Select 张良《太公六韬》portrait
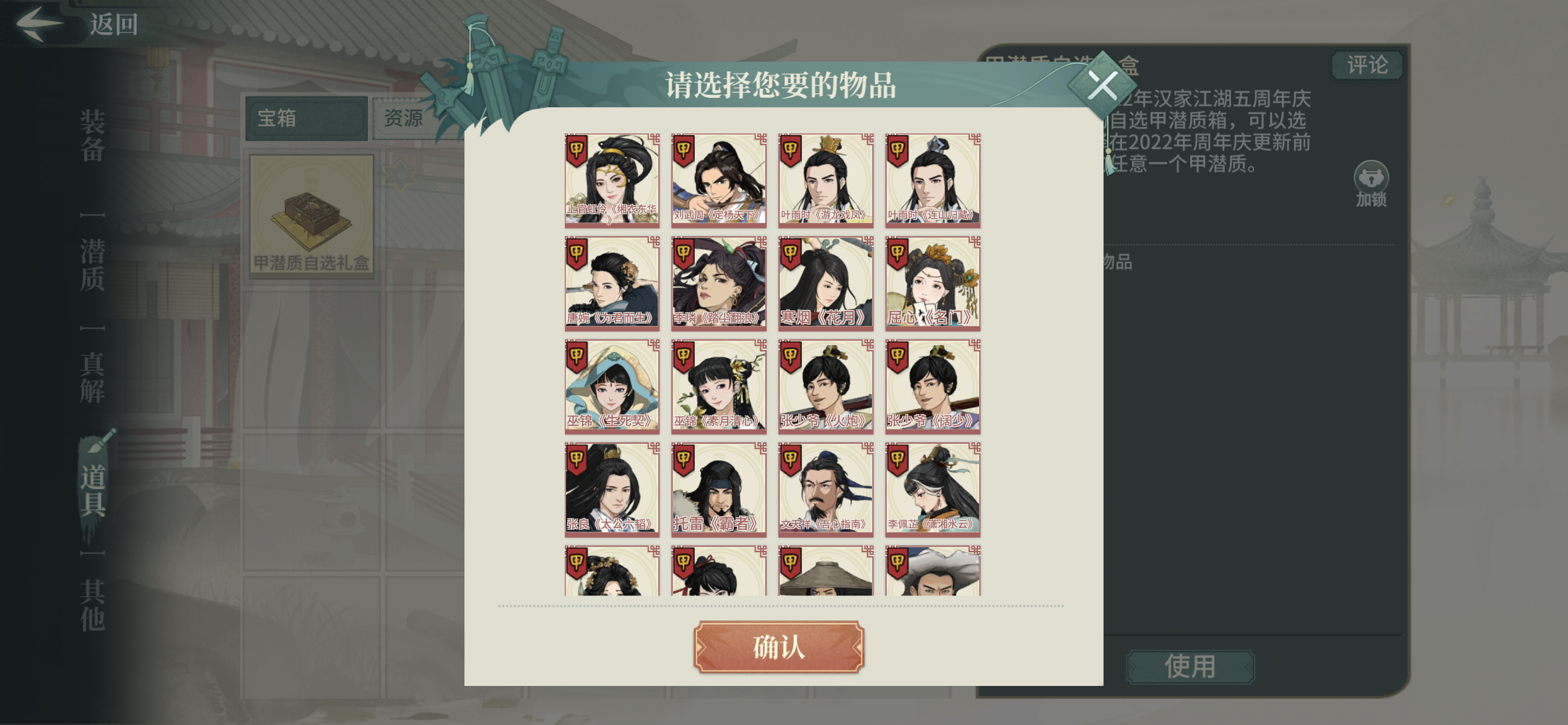This screenshot has height=725, width=1568. [611, 490]
